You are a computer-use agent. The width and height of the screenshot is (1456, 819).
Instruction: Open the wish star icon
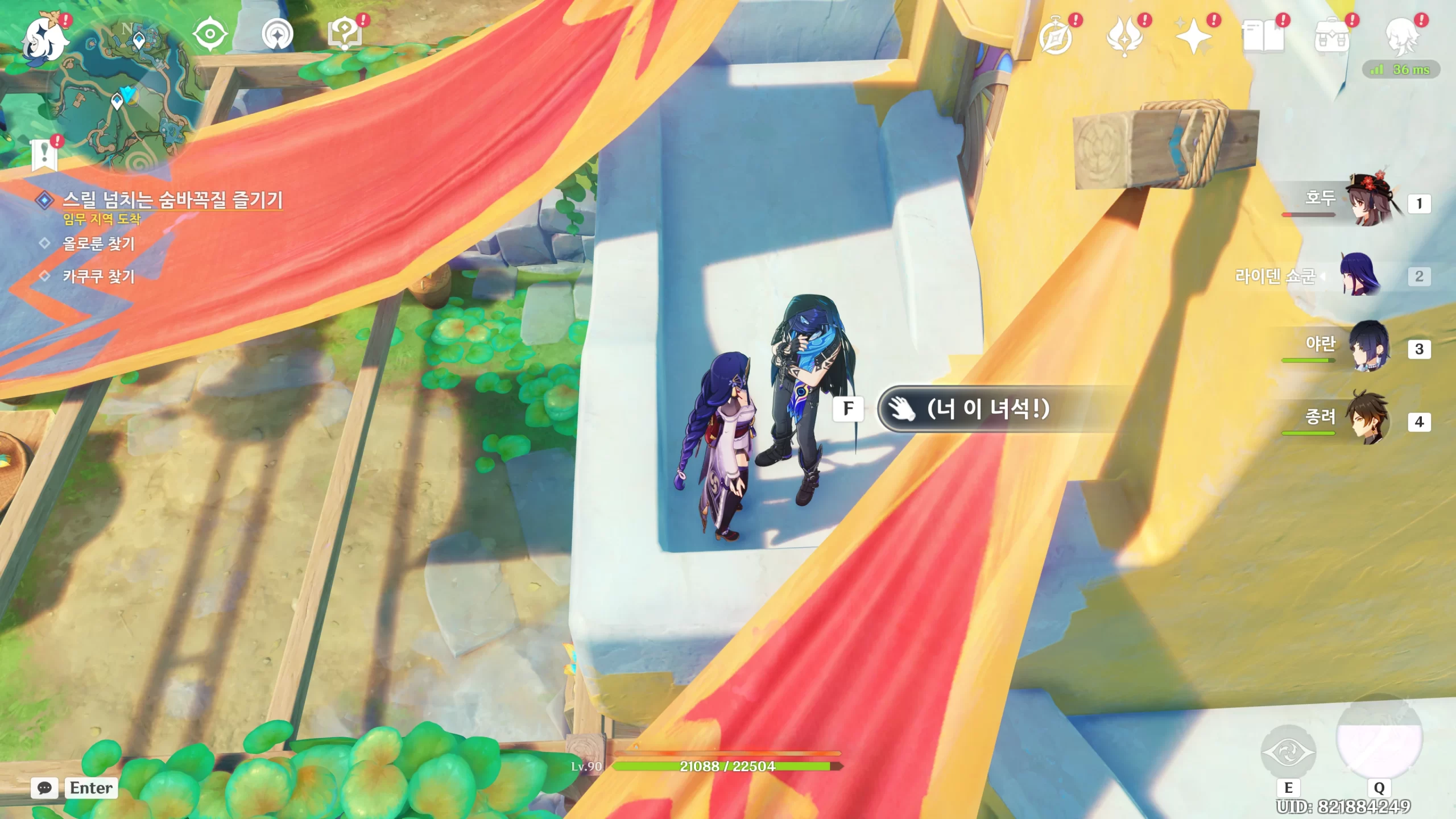point(1193,38)
